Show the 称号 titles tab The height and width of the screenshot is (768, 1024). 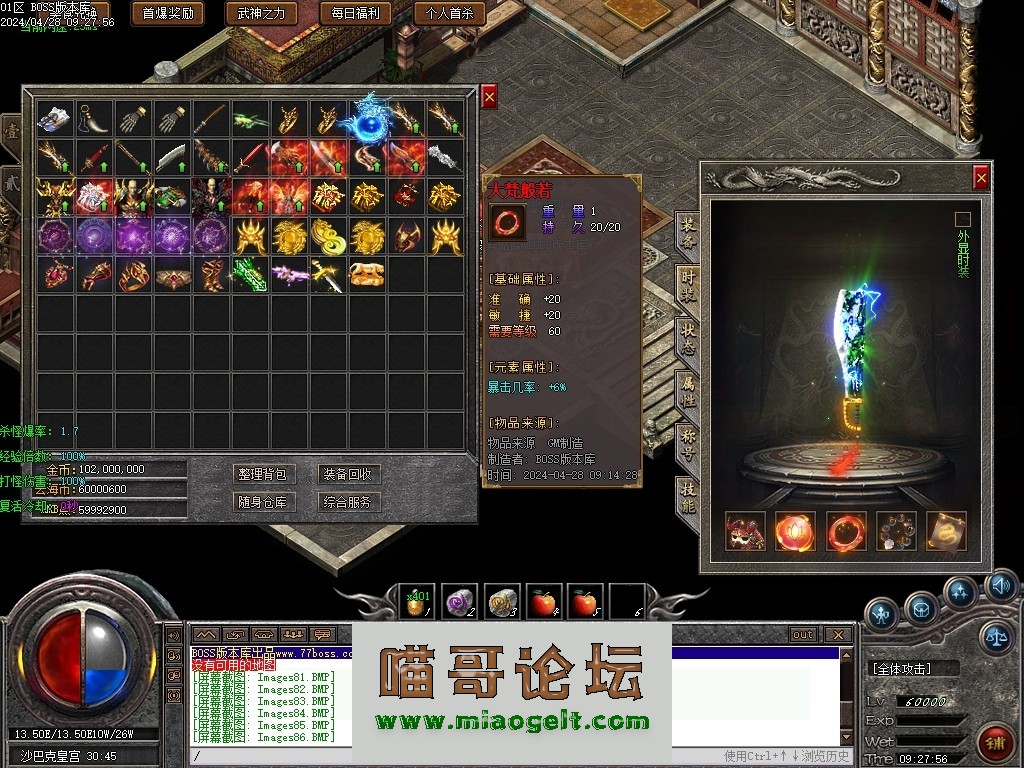pyautogui.click(x=688, y=443)
